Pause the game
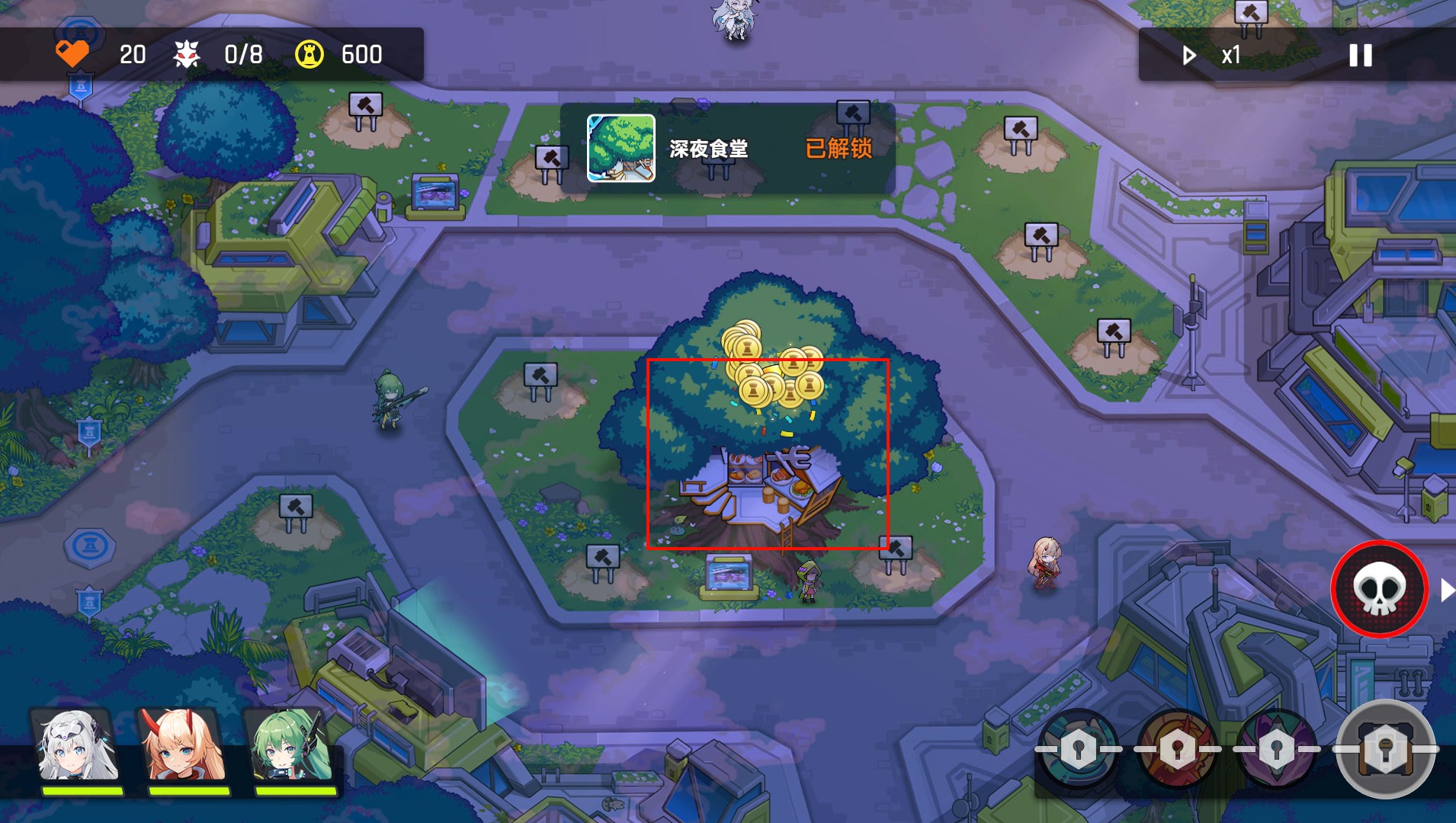 [1359, 54]
